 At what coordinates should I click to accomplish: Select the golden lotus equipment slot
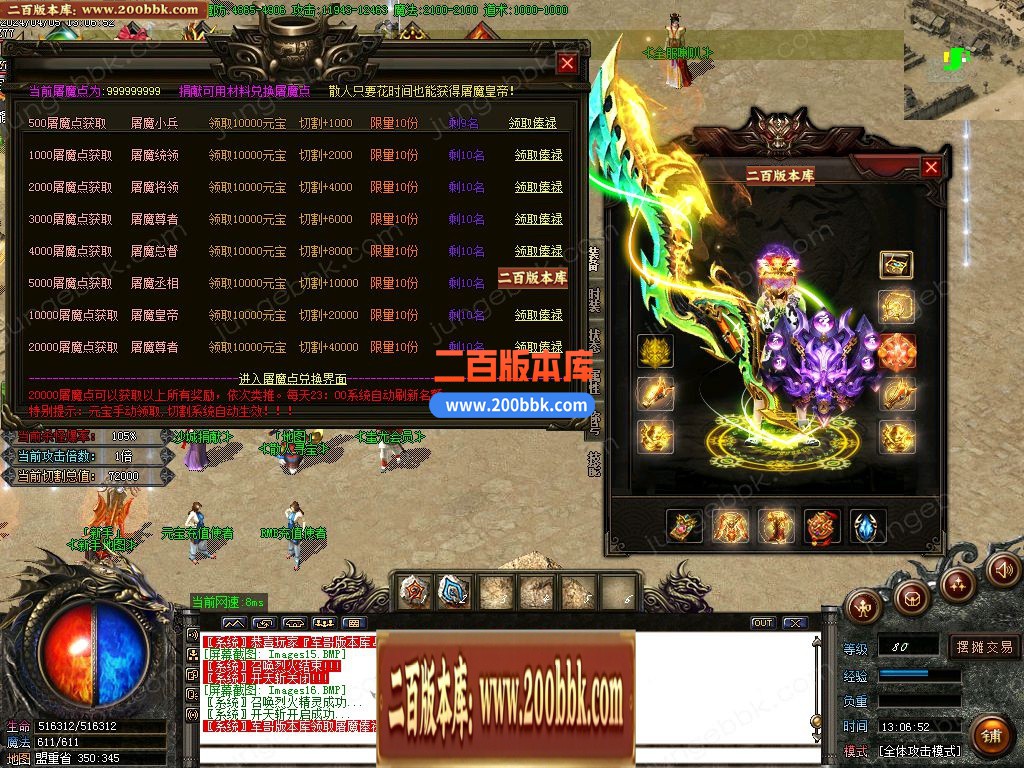tap(654, 351)
